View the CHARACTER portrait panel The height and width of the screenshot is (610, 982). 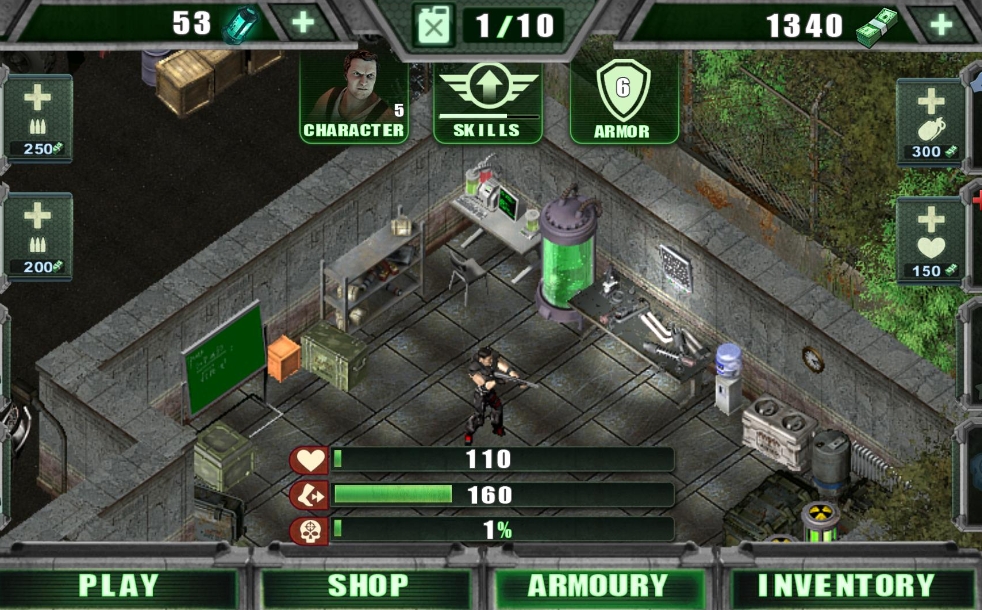pyautogui.click(x=354, y=98)
